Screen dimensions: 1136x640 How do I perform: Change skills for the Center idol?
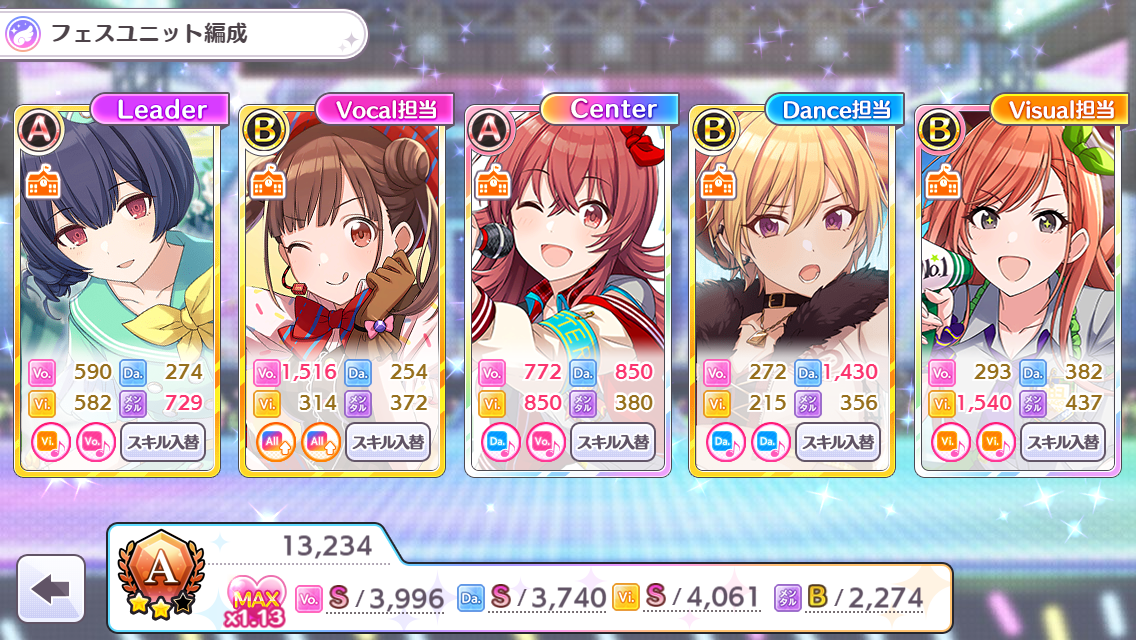pyautogui.click(x=613, y=441)
